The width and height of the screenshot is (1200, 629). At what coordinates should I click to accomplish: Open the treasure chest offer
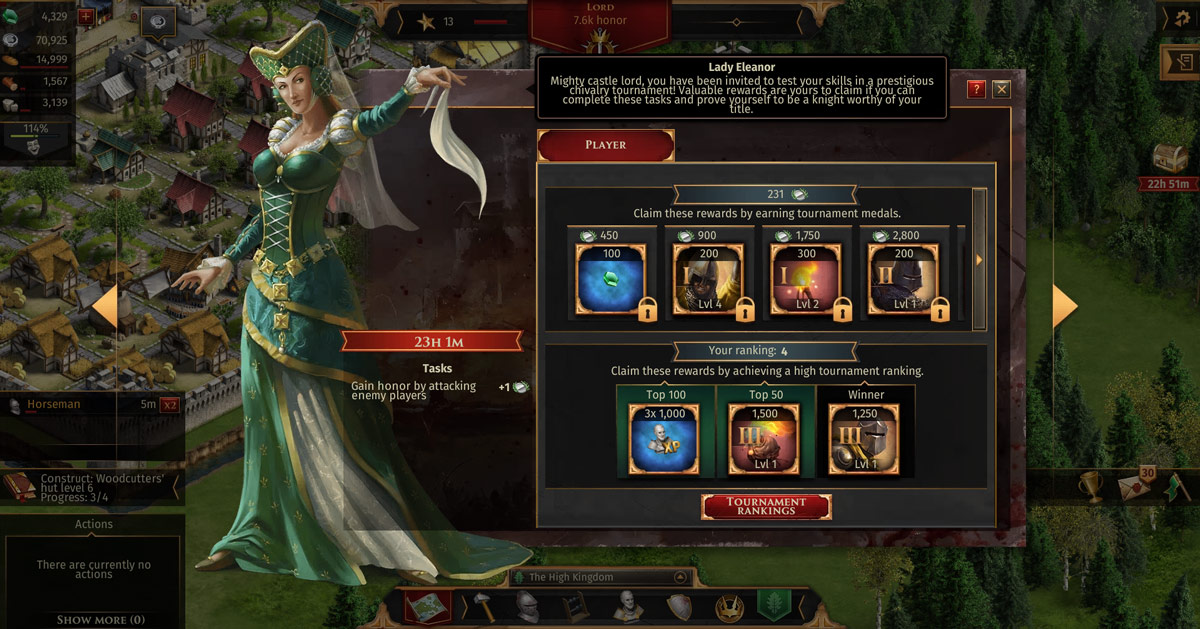(x=1170, y=157)
